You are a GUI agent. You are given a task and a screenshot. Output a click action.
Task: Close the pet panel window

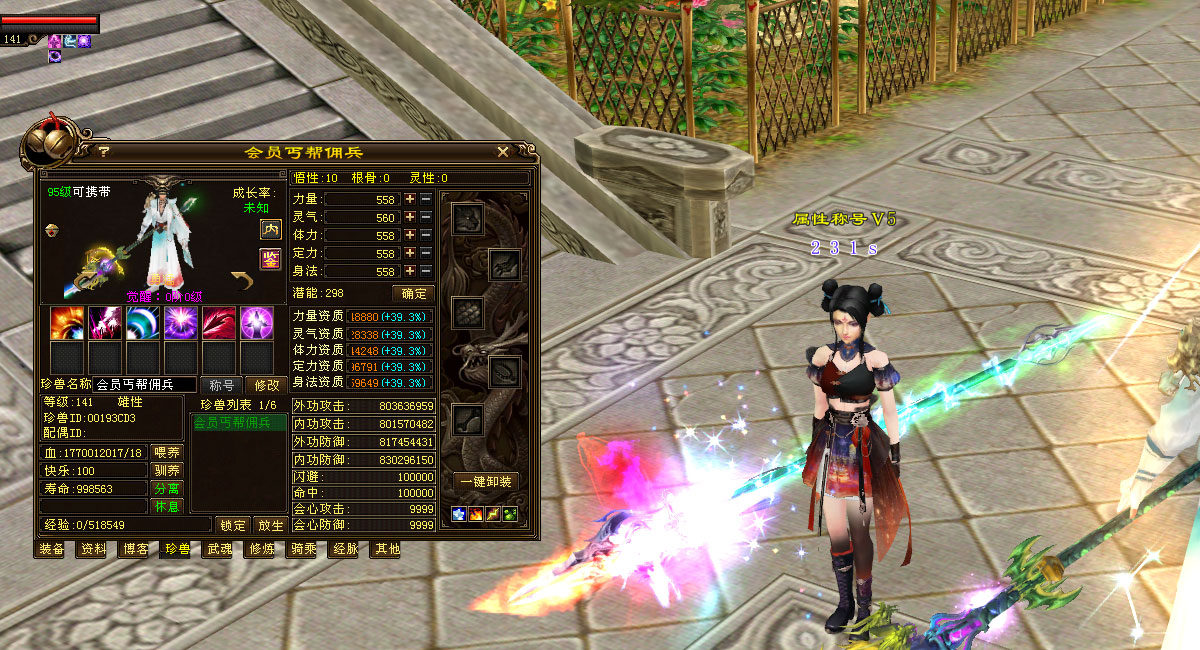(x=503, y=152)
